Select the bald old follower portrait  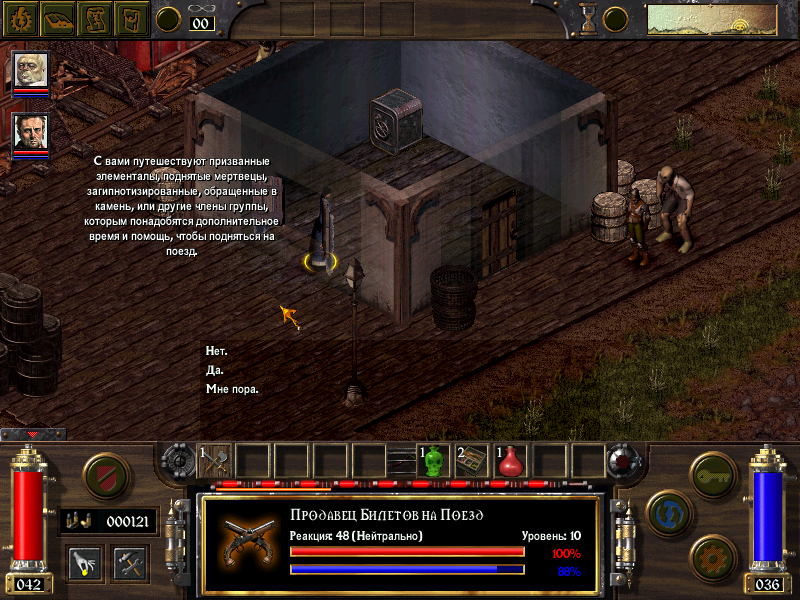point(31,70)
